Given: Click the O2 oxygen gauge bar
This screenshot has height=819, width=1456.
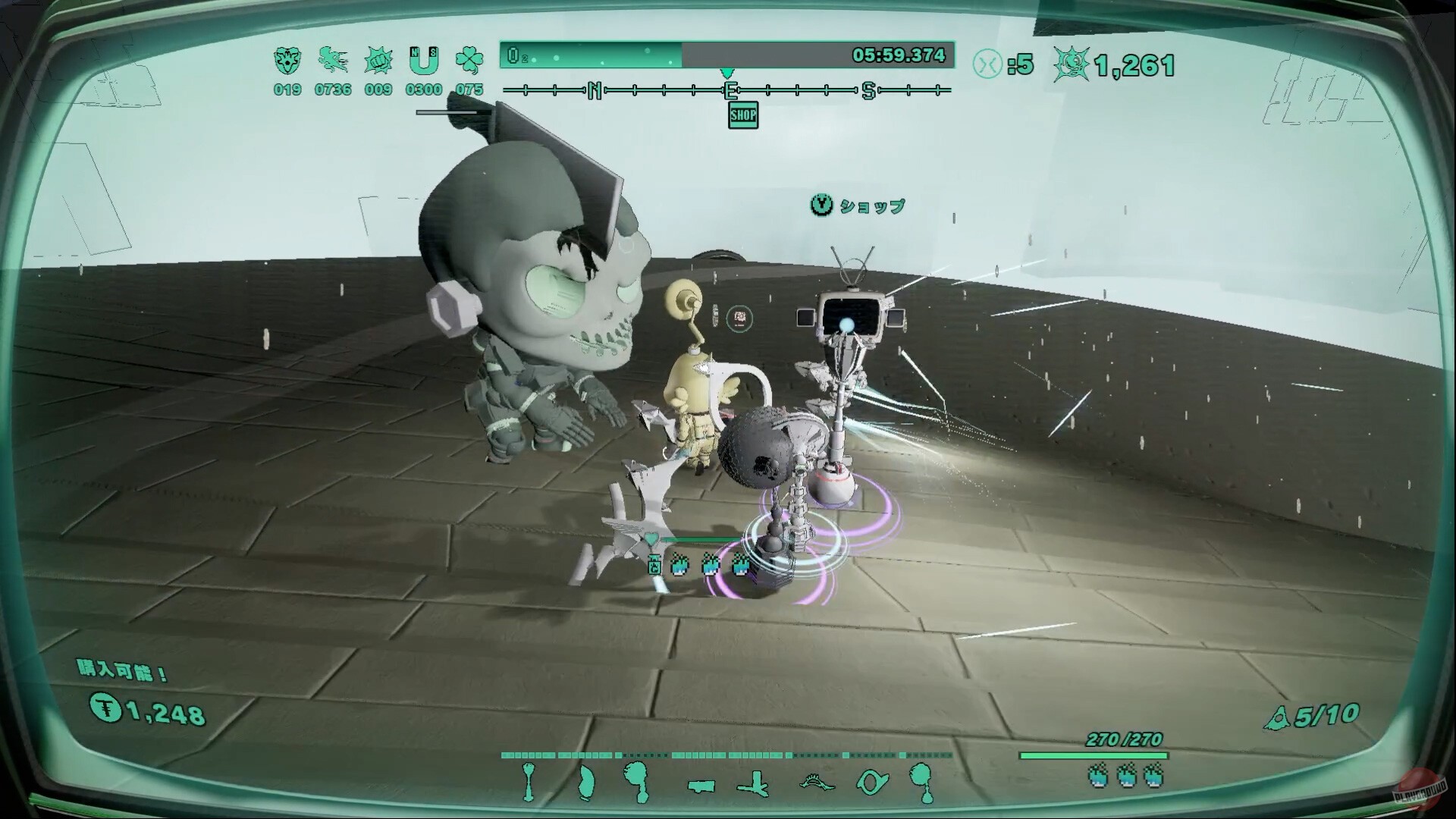Looking at the screenshot, I should [x=591, y=55].
